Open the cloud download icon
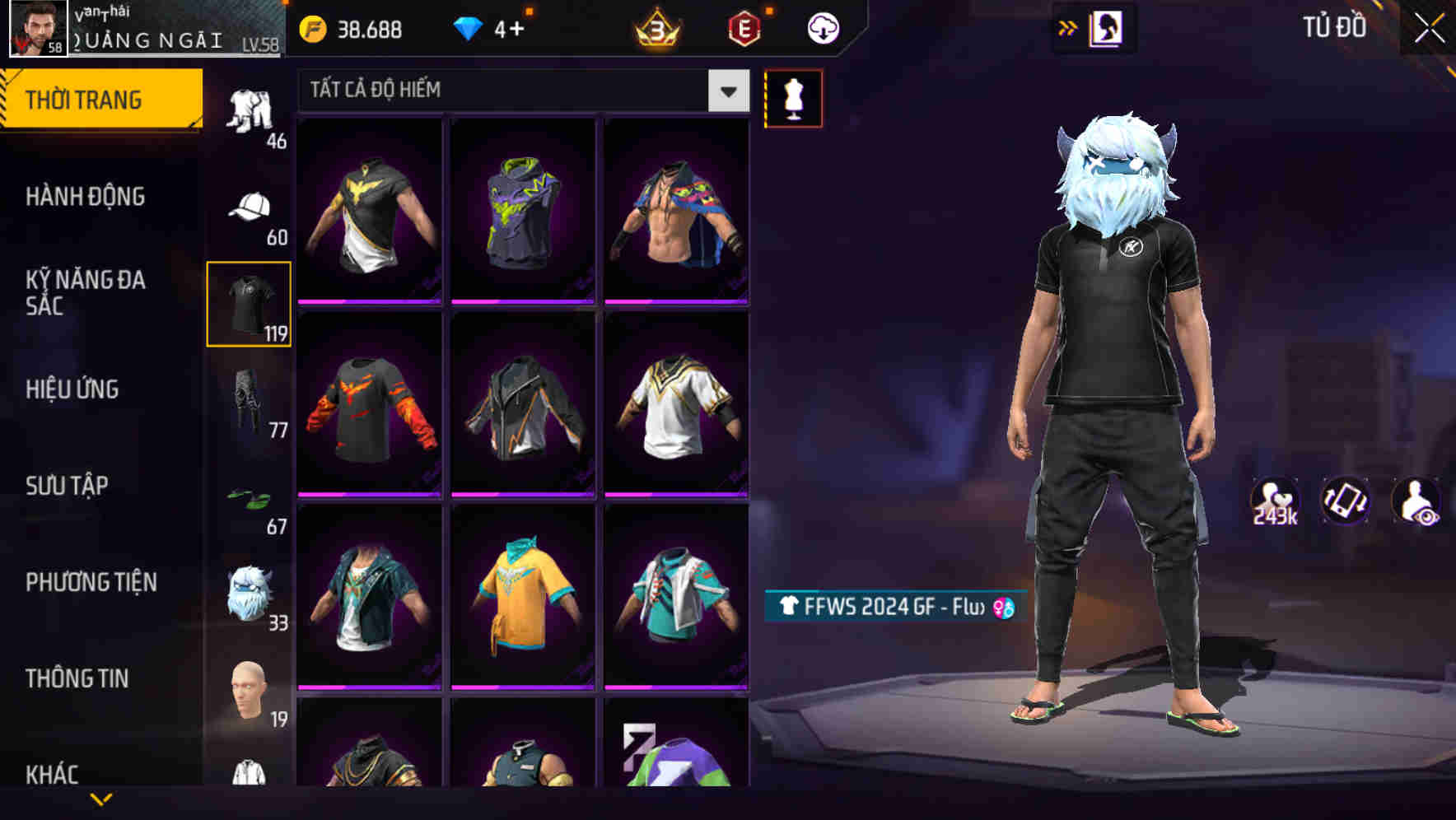Screen dimensions: 1456x820 [823, 28]
